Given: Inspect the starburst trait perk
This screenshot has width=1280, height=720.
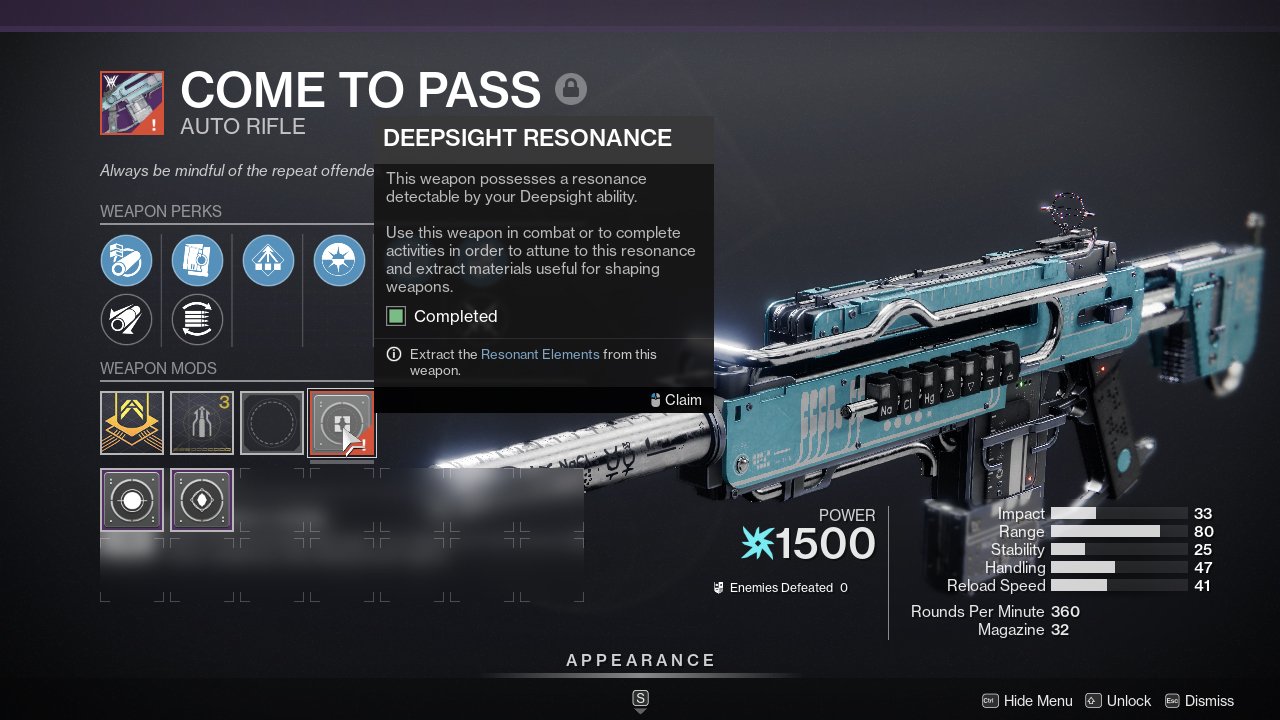Looking at the screenshot, I should point(339,261).
